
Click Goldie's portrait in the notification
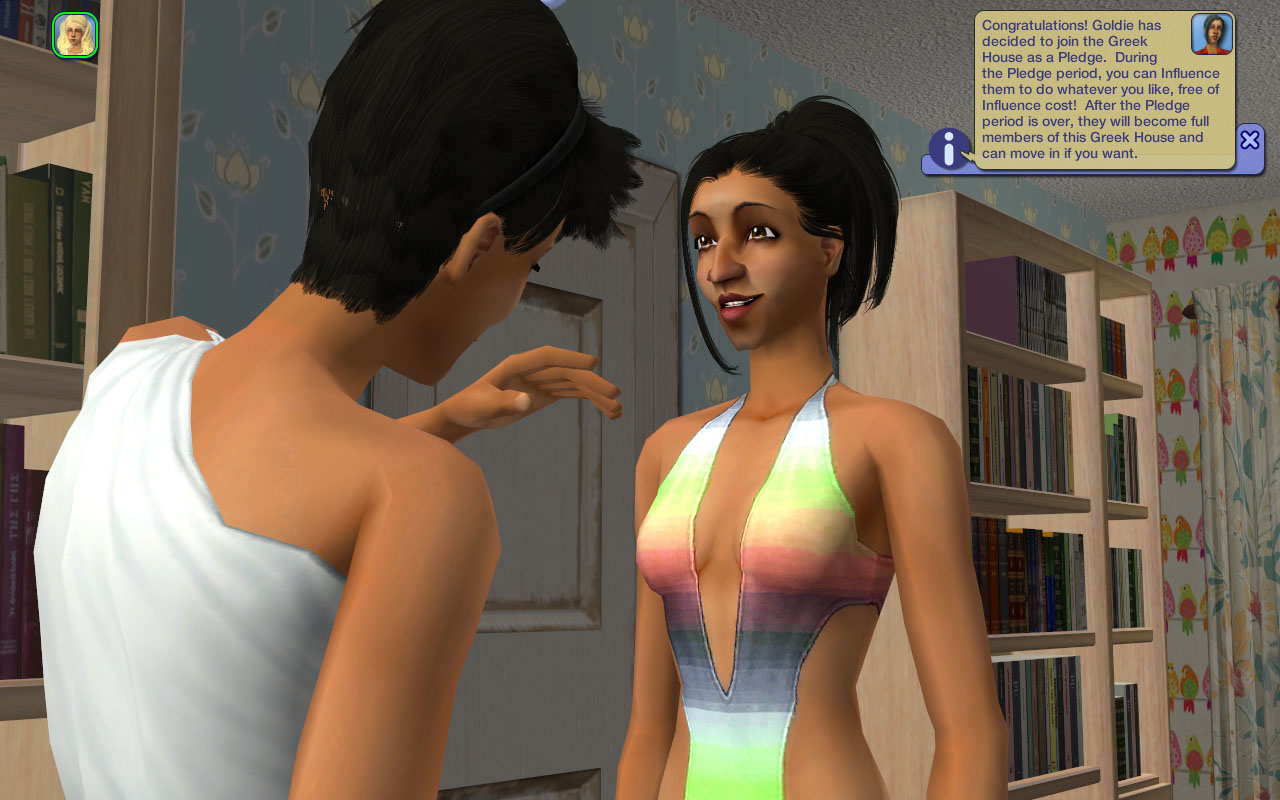pos(1211,35)
